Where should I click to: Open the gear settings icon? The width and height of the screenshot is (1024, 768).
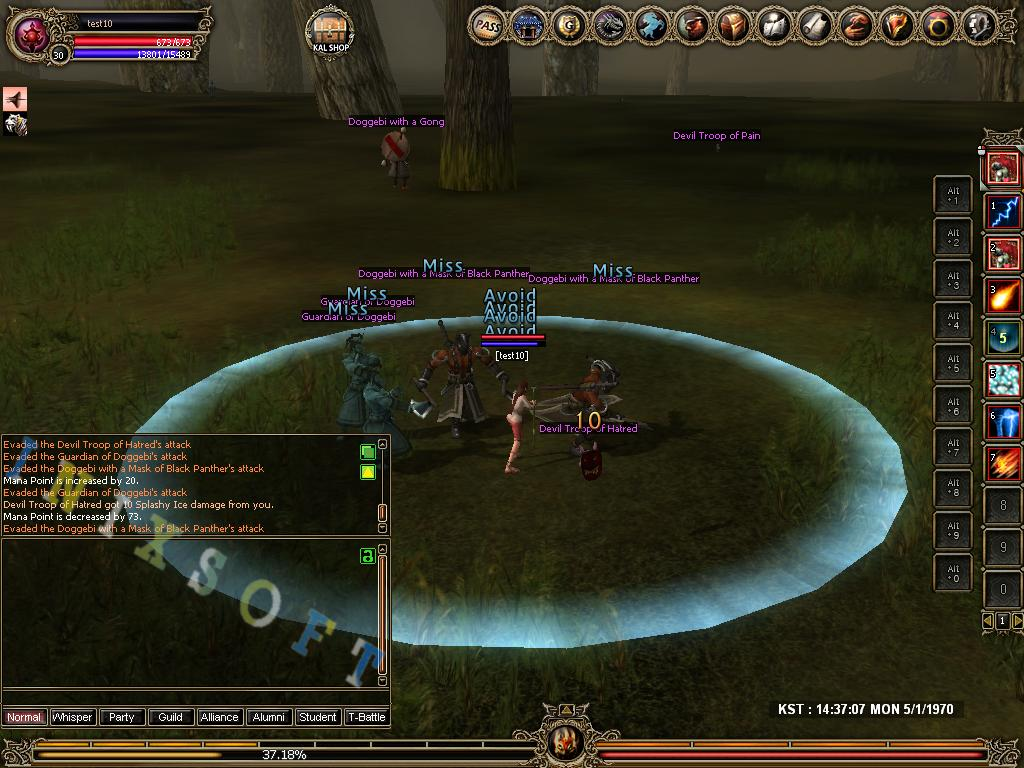(x=979, y=26)
